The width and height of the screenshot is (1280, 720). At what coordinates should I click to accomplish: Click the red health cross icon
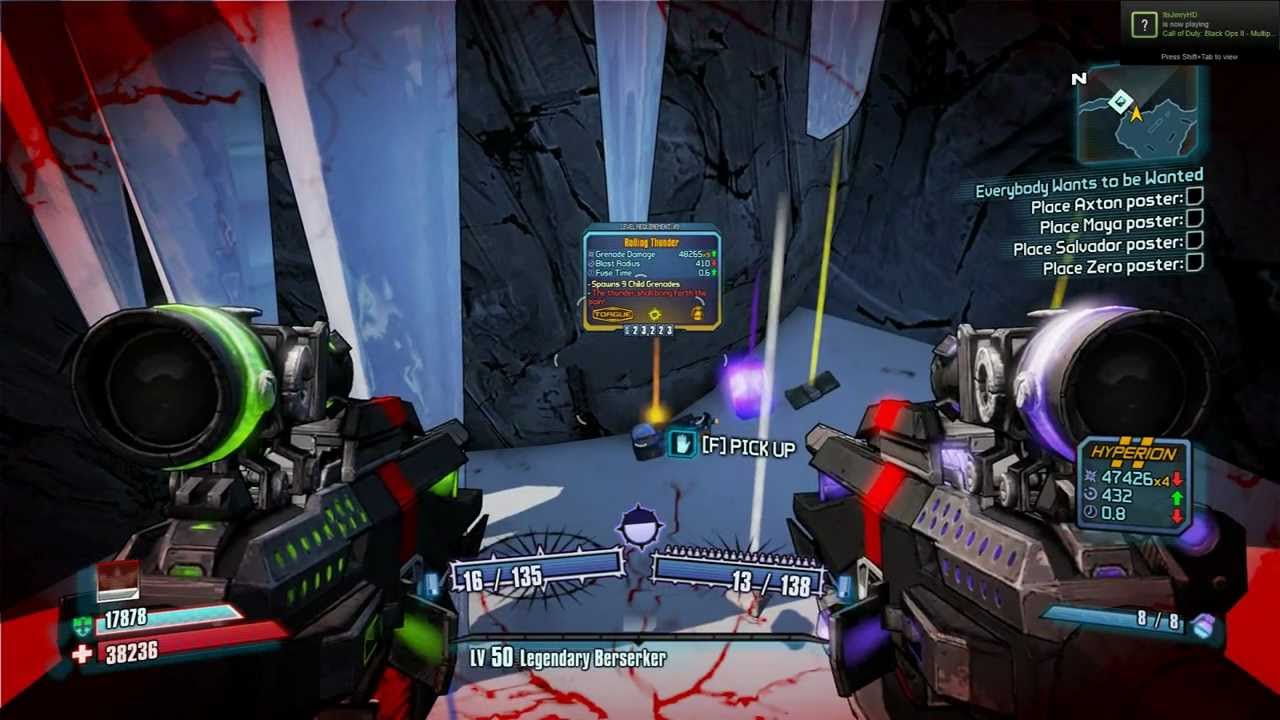[82, 653]
